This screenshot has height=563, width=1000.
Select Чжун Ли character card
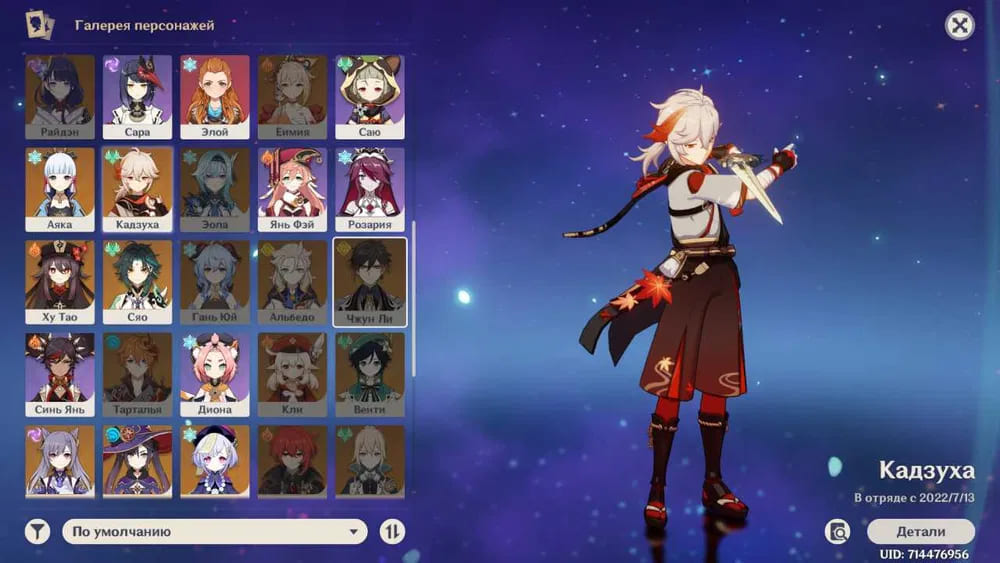[x=370, y=281]
